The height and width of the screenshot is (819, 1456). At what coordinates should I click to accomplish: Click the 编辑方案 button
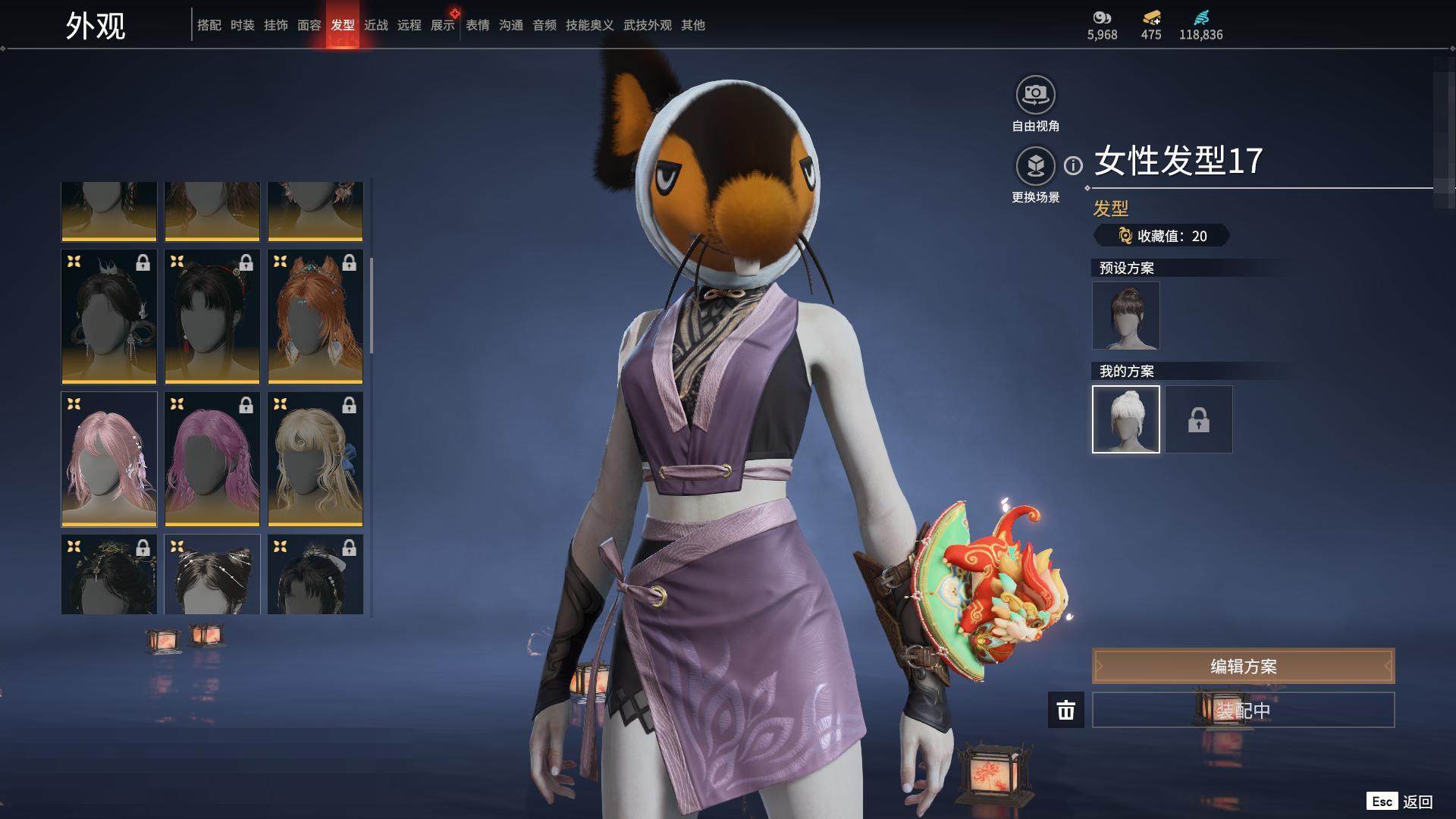pyautogui.click(x=1243, y=667)
